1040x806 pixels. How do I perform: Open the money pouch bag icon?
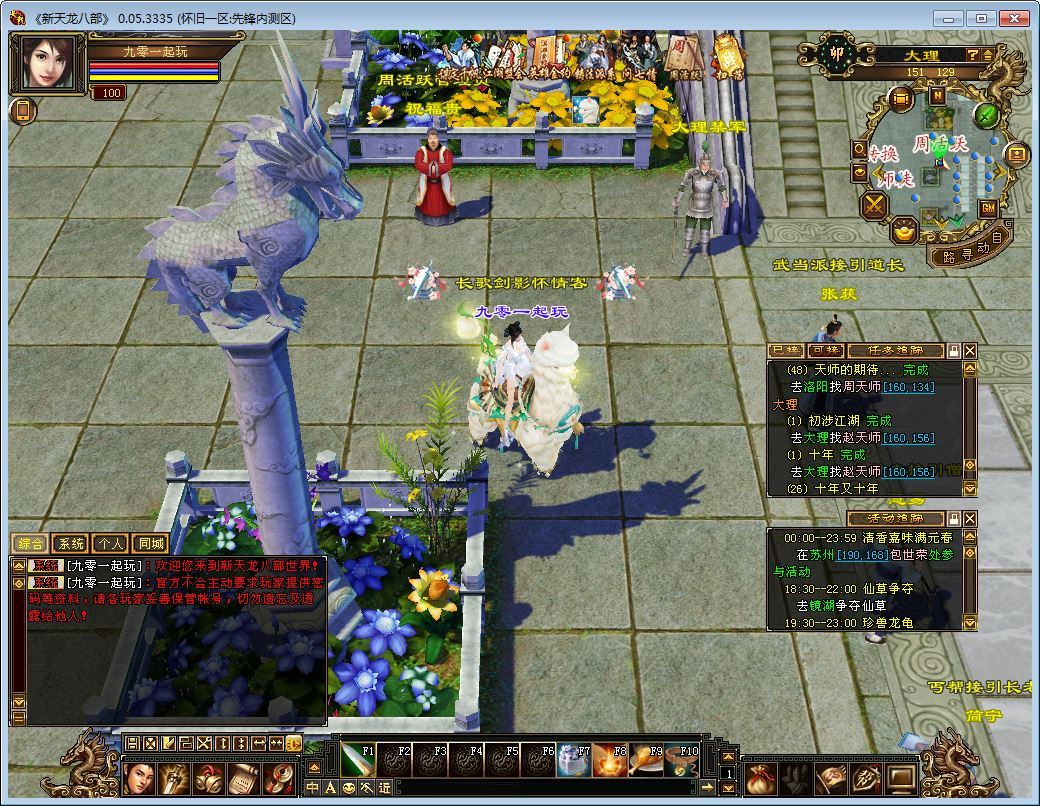(762, 776)
